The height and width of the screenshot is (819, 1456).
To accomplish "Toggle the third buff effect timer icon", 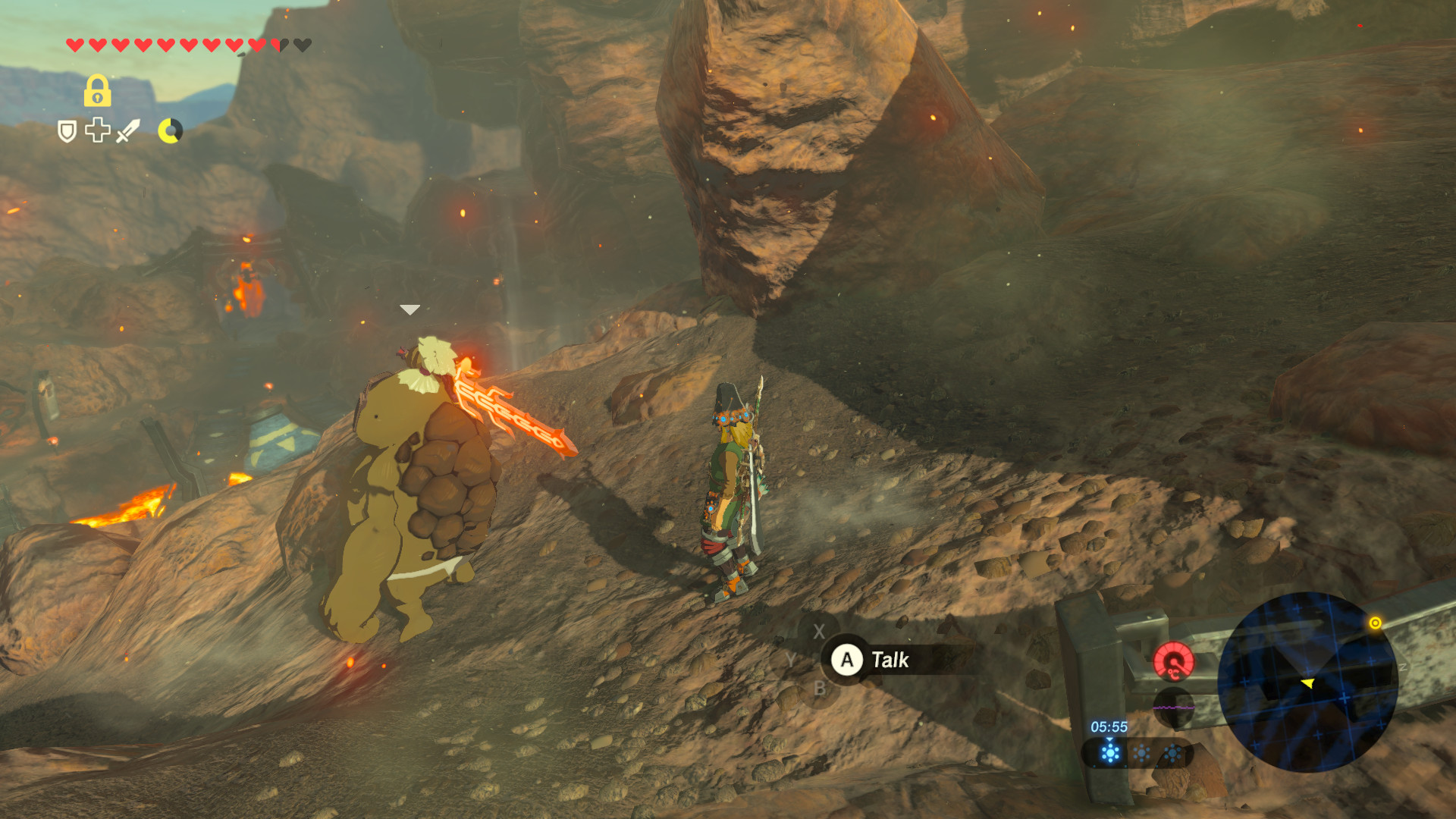I will [x=1173, y=752].
